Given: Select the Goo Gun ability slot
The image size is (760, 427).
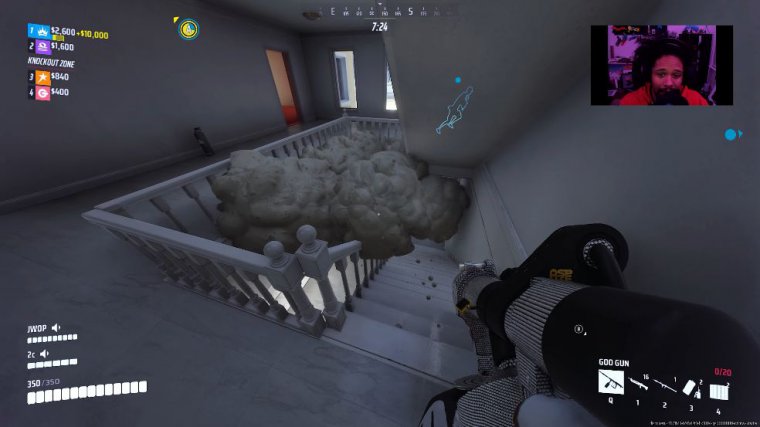Looking at the screenshot, I should (x=610, y=381).
